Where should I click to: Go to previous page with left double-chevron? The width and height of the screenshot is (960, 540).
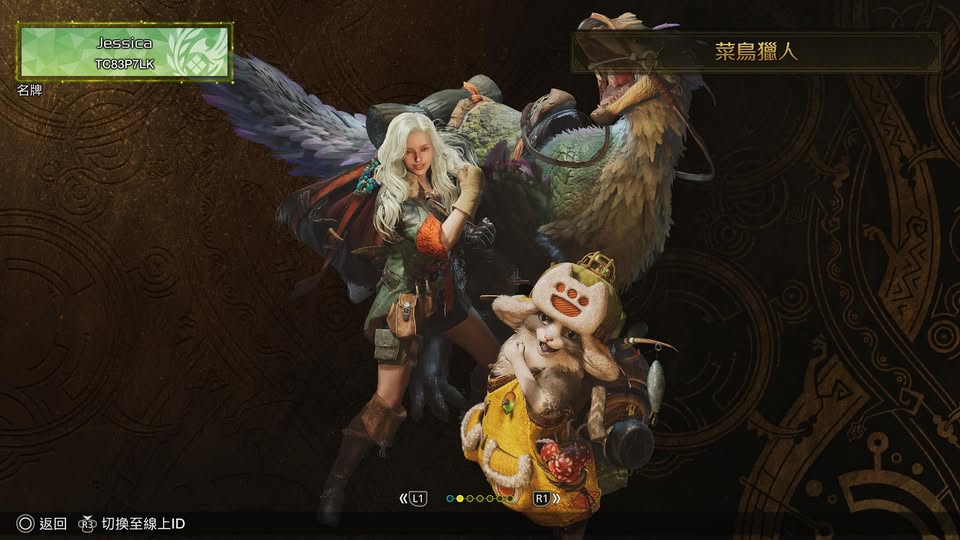coord(403,498)
